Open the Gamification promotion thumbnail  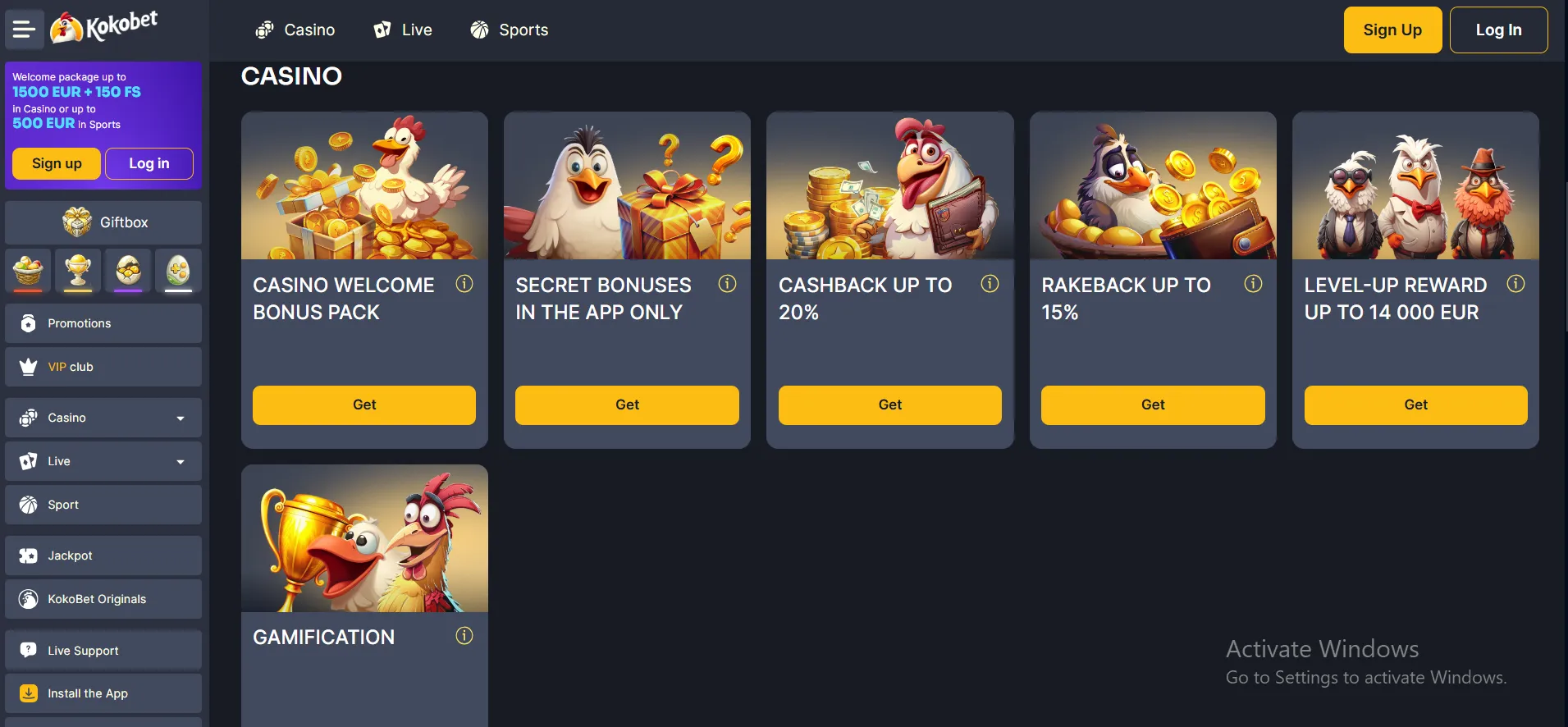[x=364, y=538]
